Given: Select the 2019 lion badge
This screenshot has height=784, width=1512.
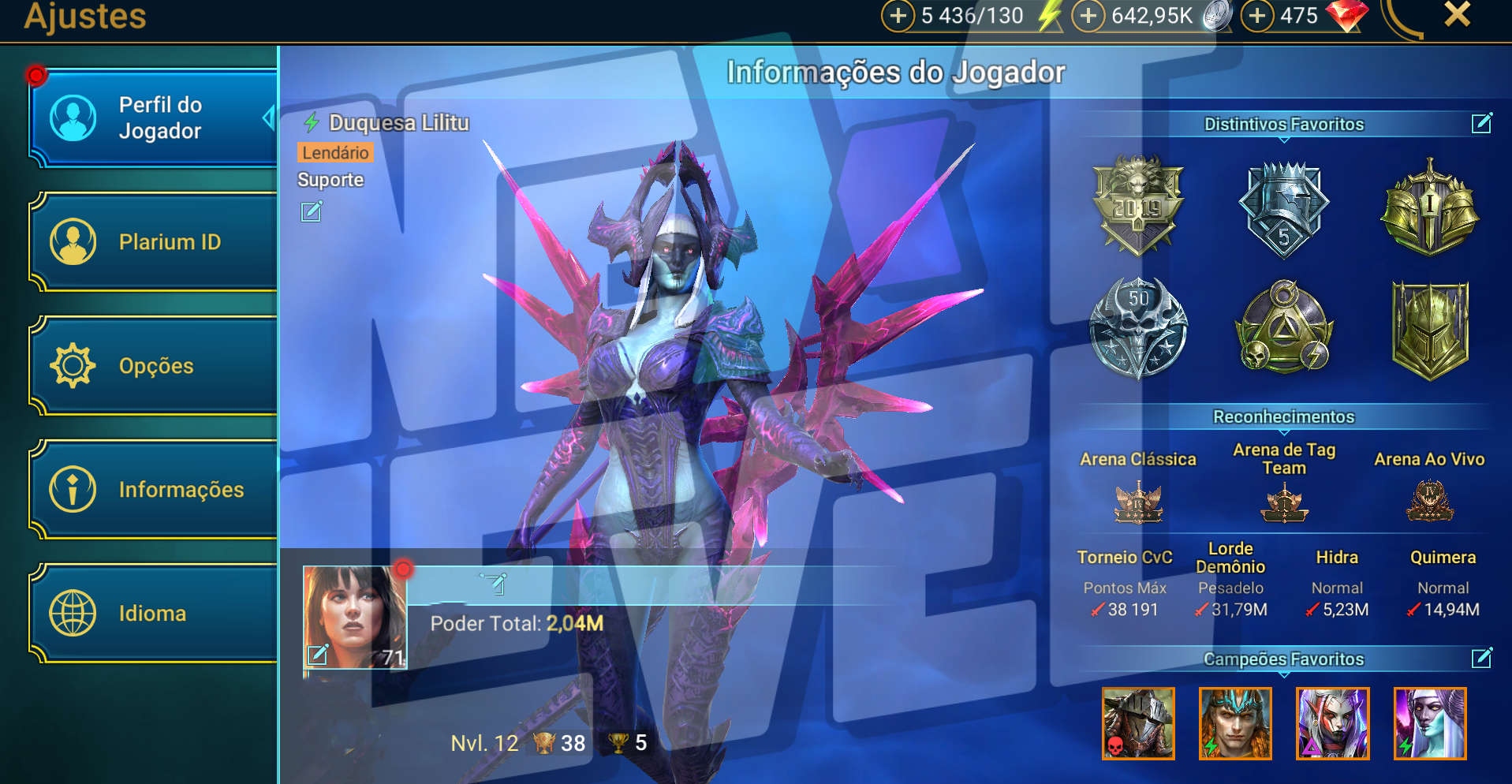Looking at the screenshot, I should [1137, 207].
